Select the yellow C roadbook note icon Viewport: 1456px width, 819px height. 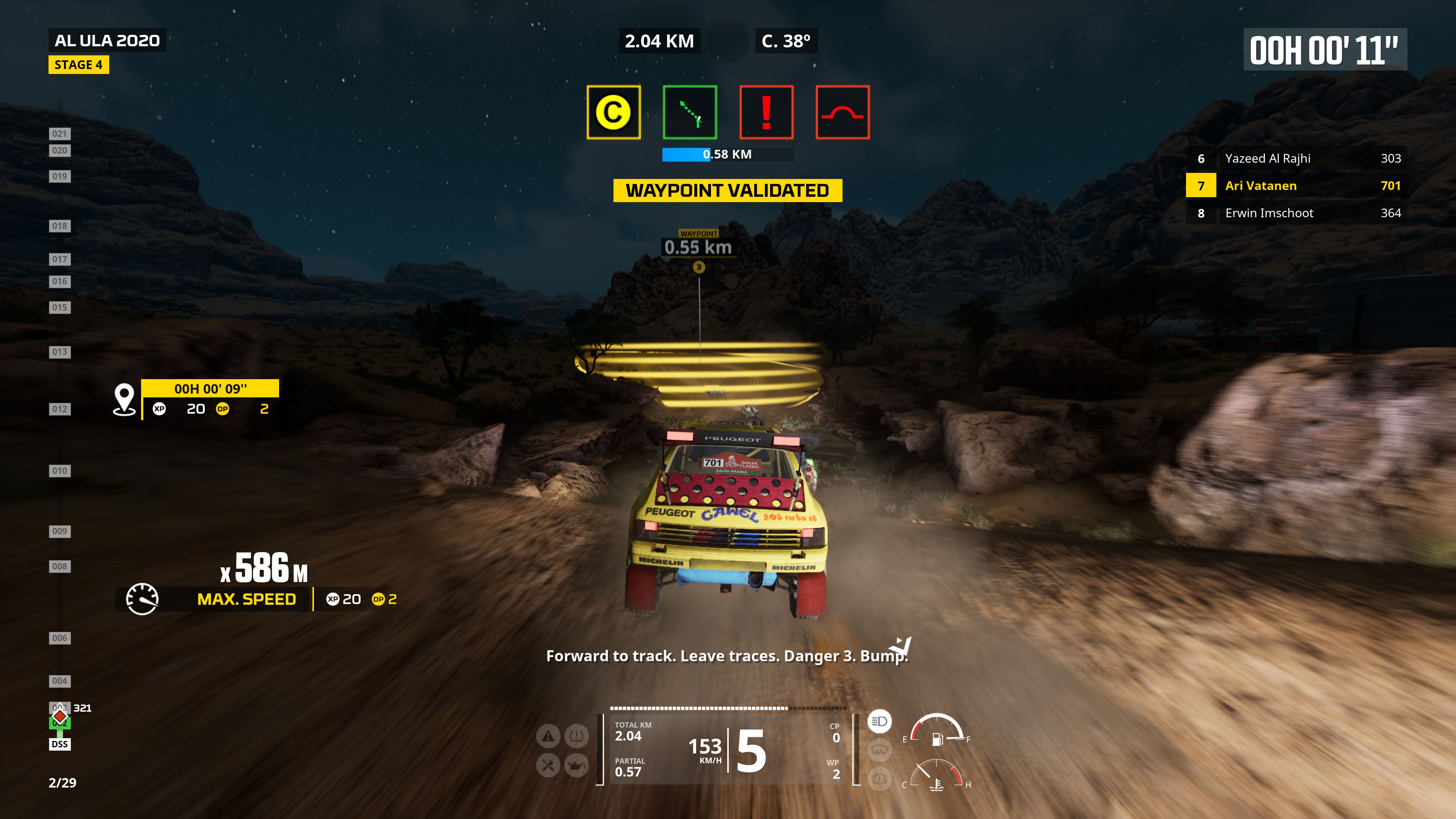pyautogui.click(x=613, y=112)
